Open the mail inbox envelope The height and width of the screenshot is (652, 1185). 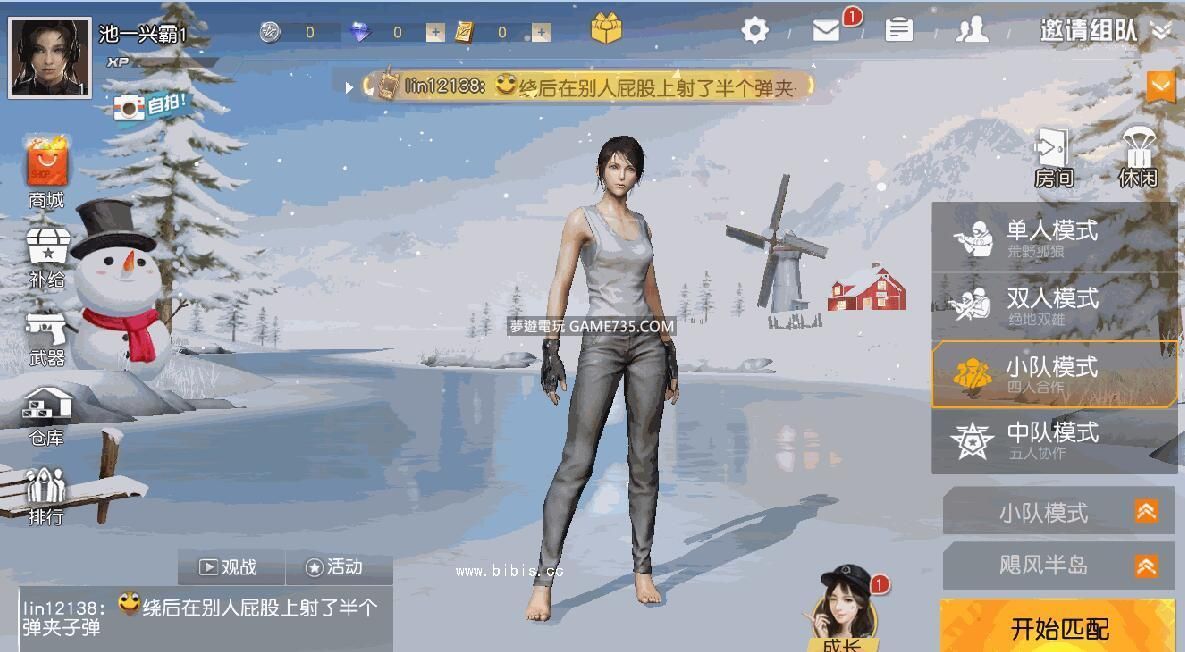point(826,31)
